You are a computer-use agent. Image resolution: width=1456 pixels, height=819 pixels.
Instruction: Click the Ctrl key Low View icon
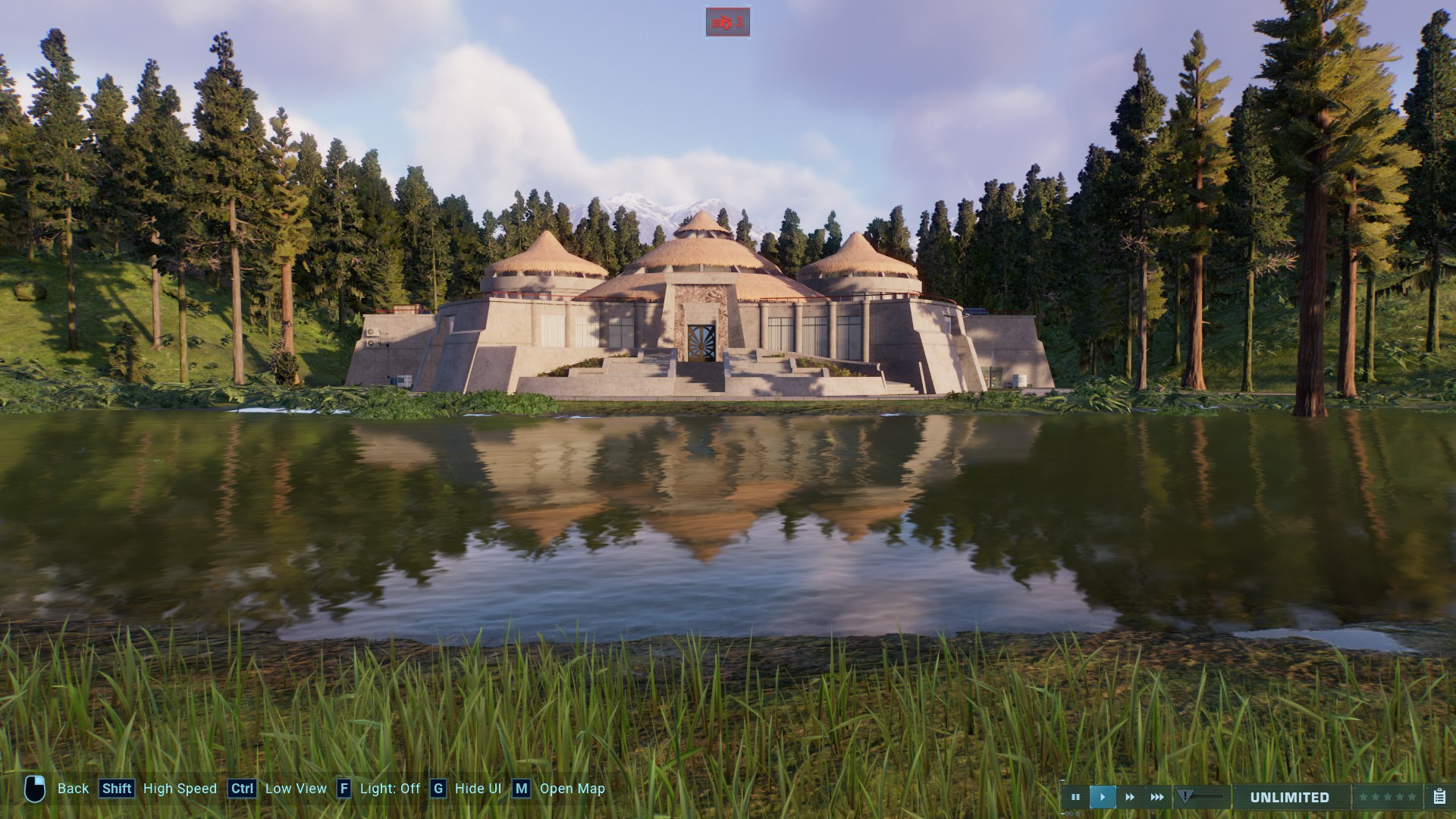click(241, 789)
